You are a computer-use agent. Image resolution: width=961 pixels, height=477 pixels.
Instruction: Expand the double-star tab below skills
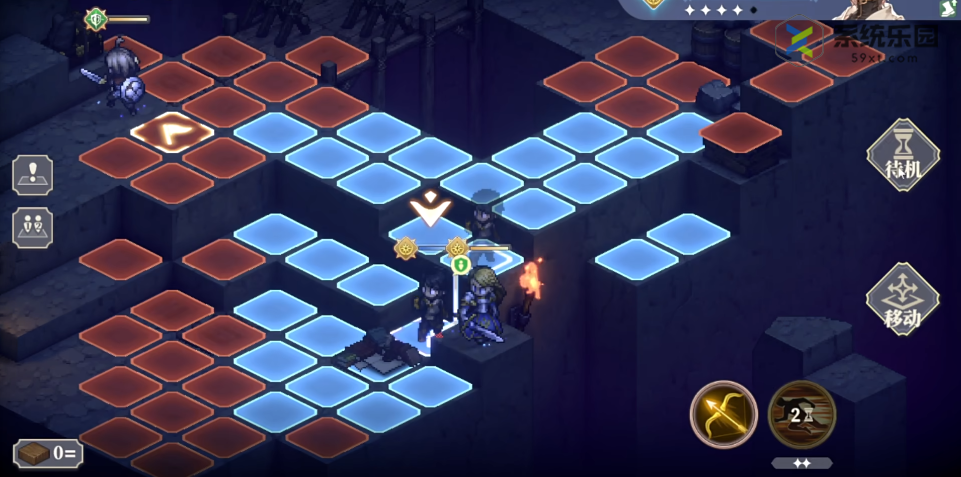pyautogui.click(x=802, y=464)
